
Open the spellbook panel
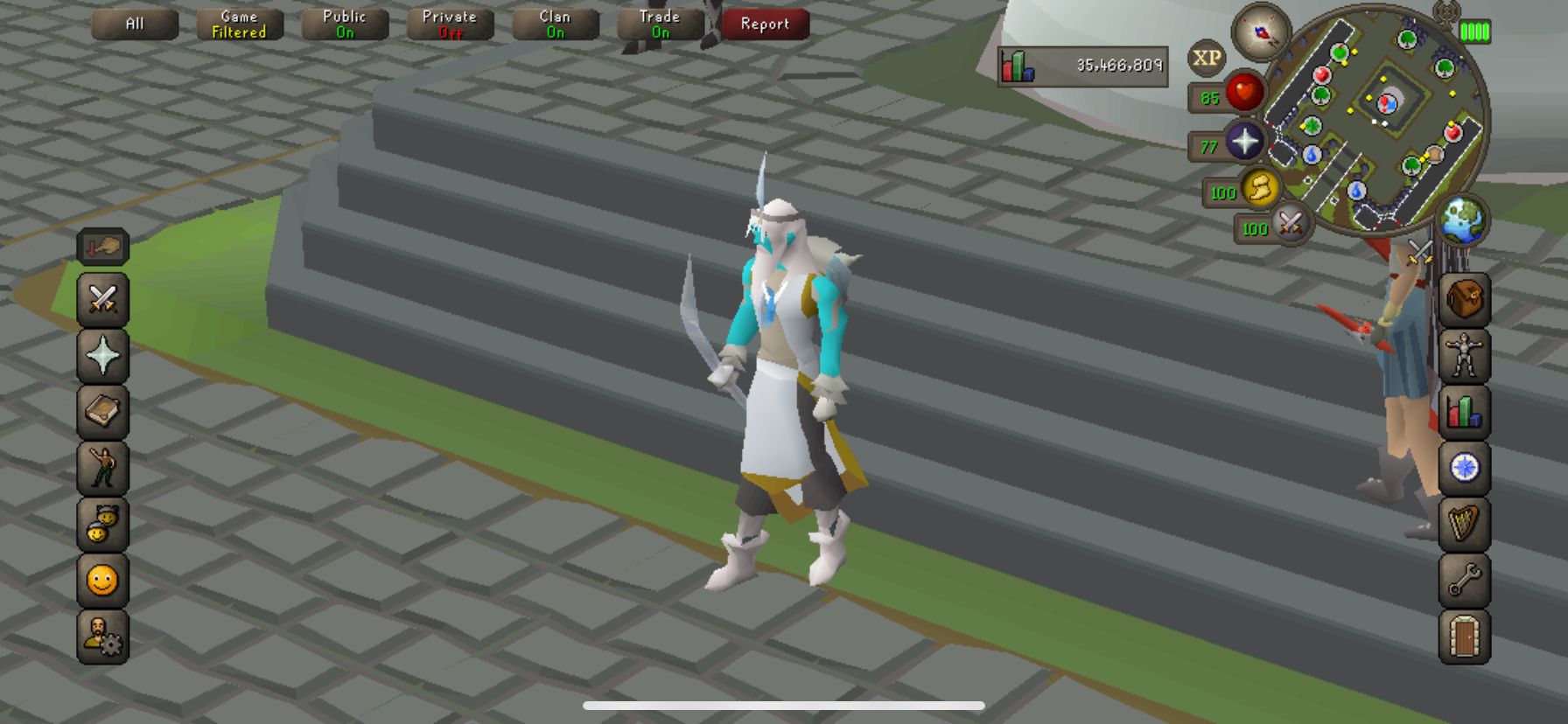coord(102,411)
